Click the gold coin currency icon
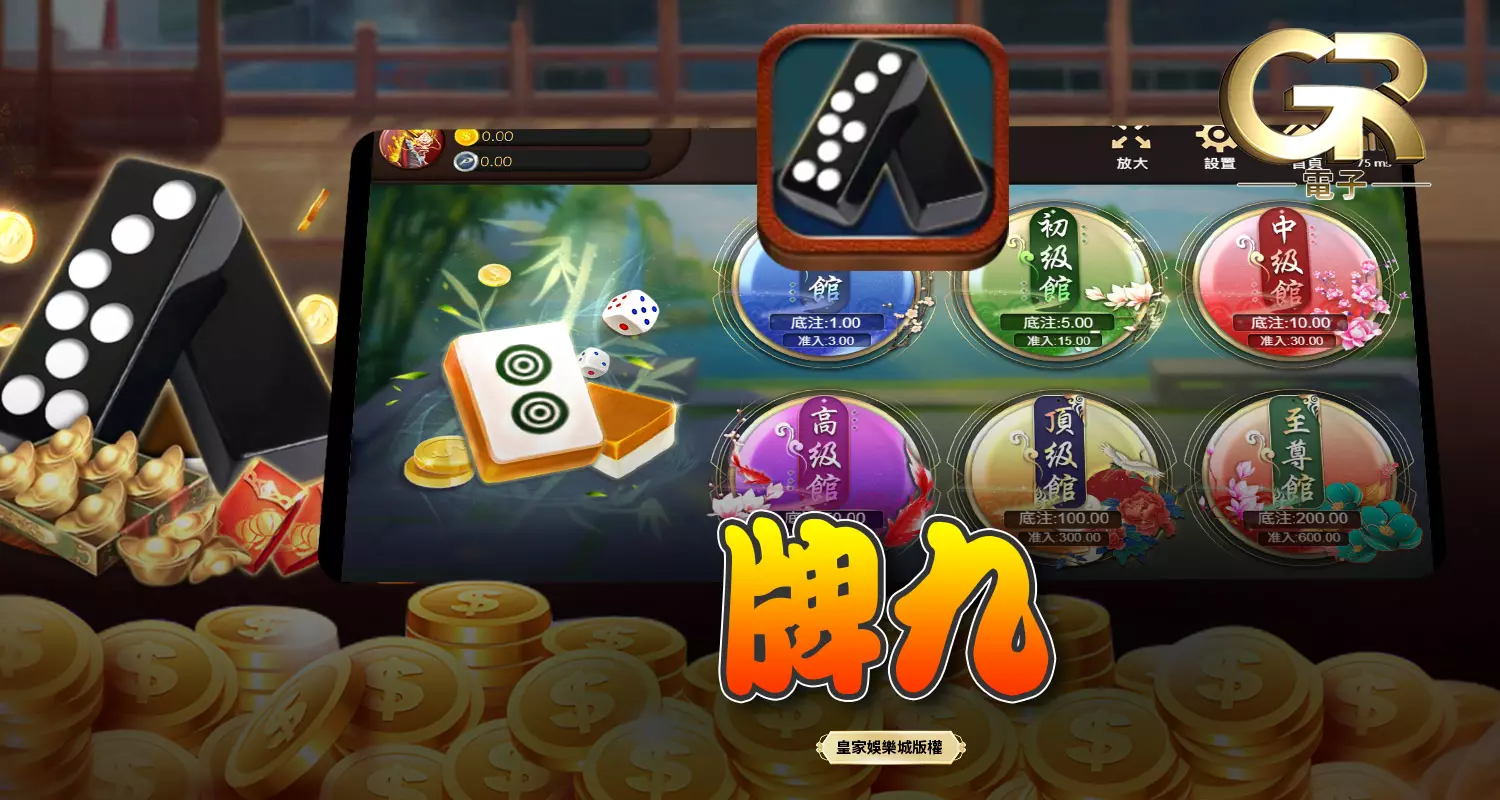 click(465, 135)
